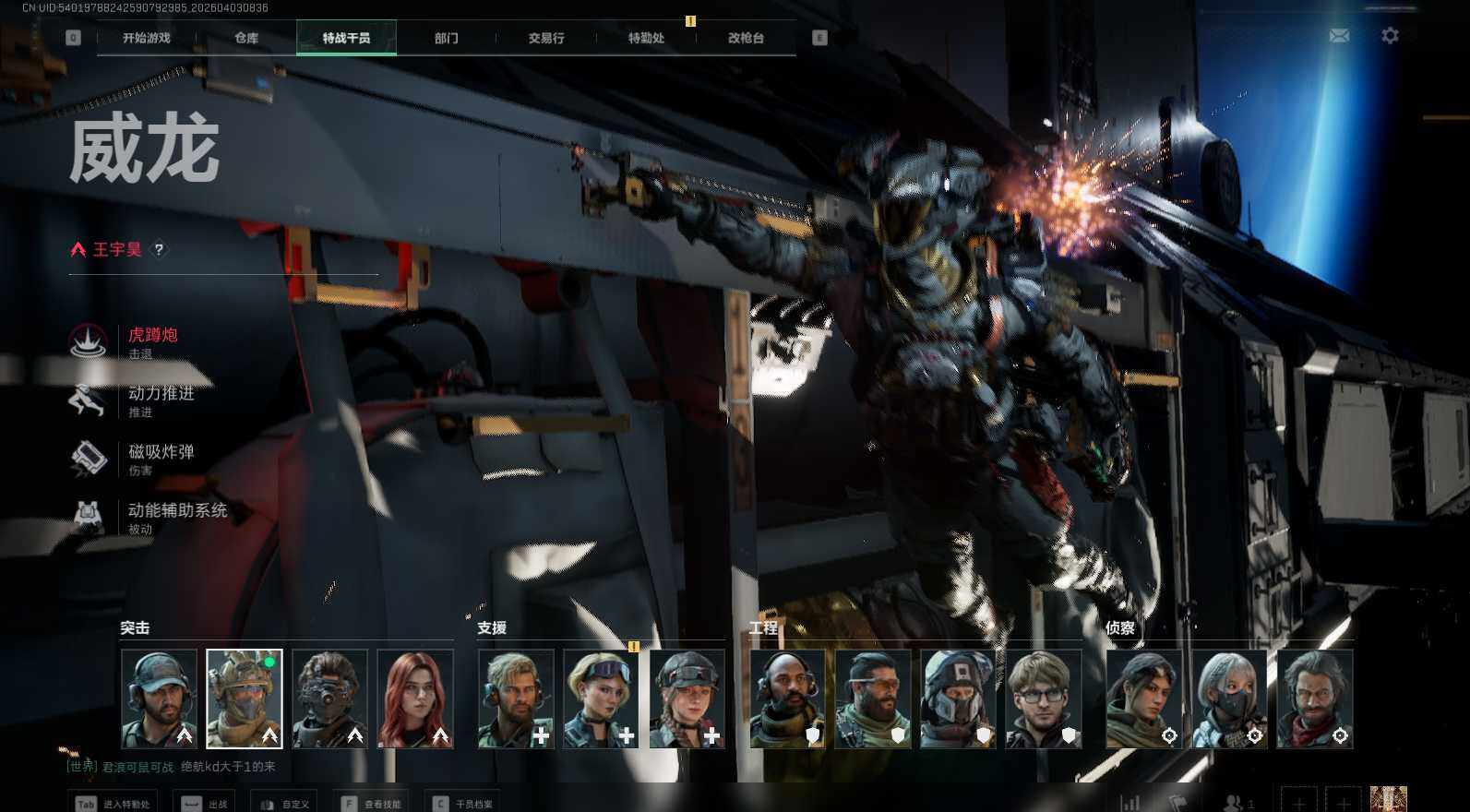Pick the masked white-haired recon operator
The image size is (1470, 812).
pyautogui.click(x=1228, y=698)
